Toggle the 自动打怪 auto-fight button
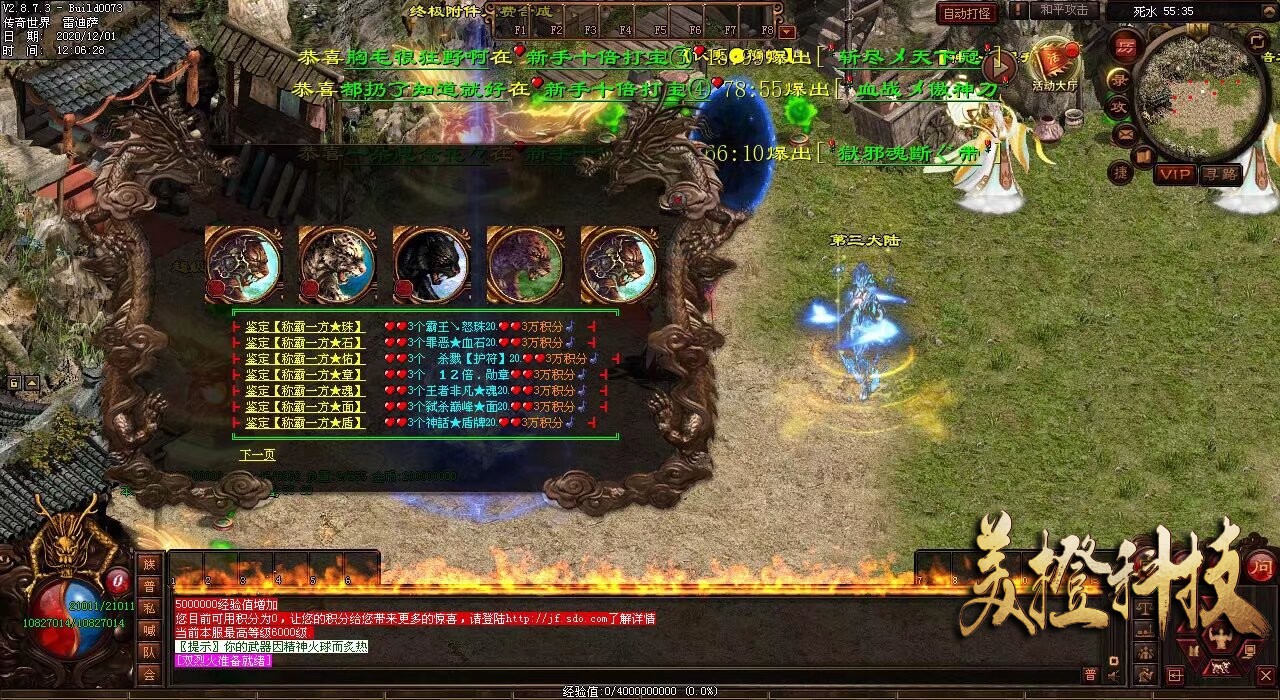Image resolution: width=1280 pixels, height=700 pixels. click(x=967, y=13)
